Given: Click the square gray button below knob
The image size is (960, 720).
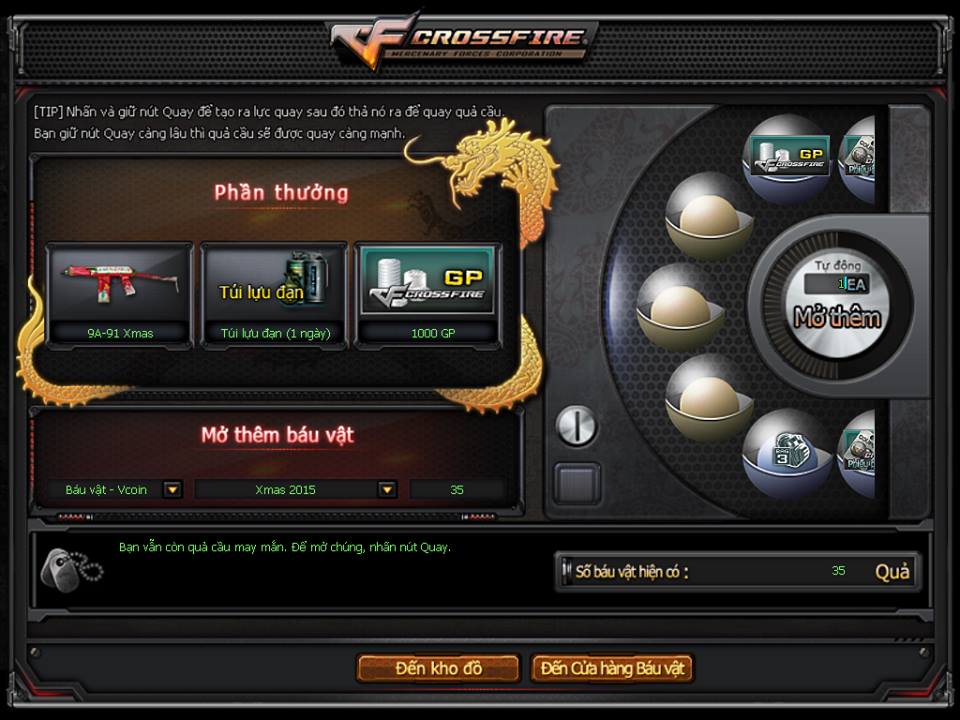Looking at the screenshot, I should click(578, 483).
